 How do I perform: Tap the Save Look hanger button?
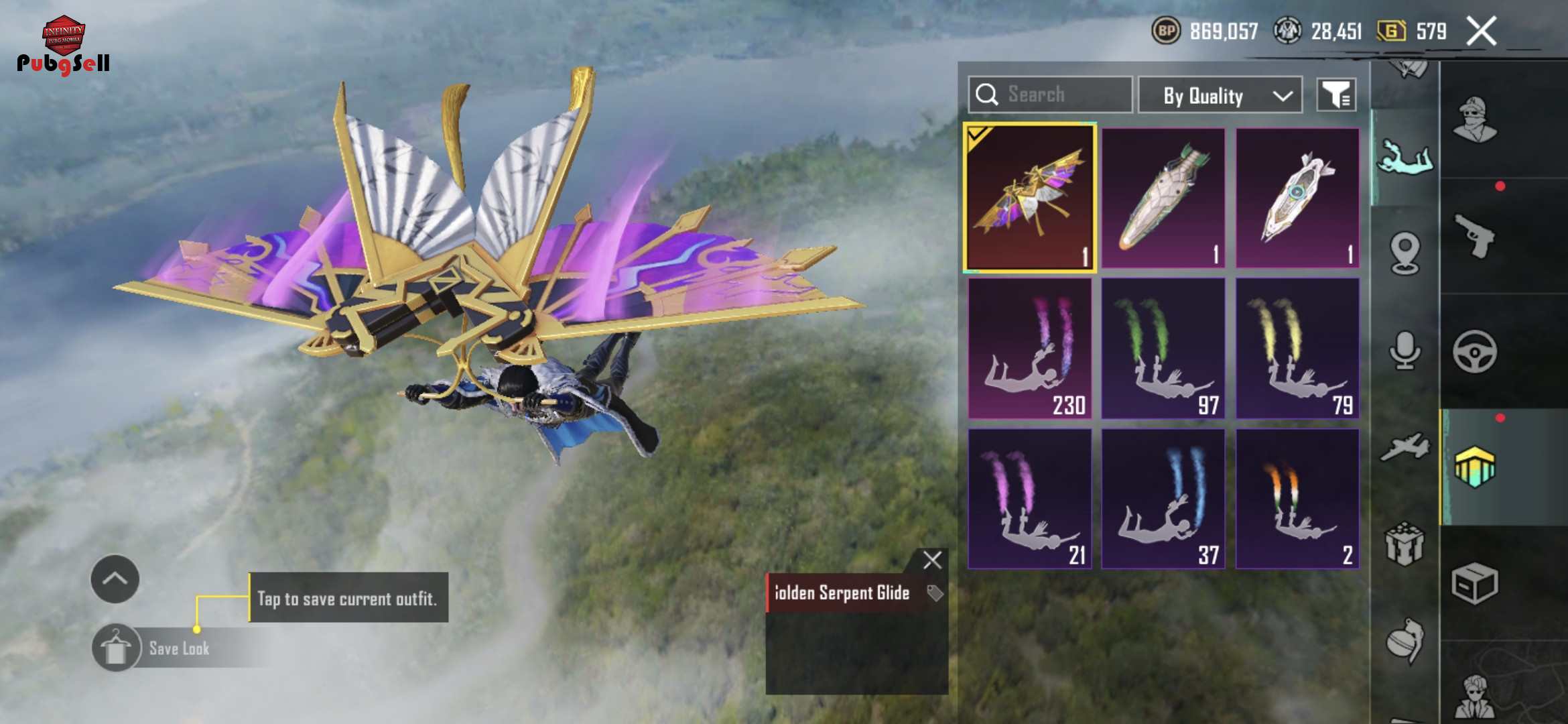[x=116, y=648]
